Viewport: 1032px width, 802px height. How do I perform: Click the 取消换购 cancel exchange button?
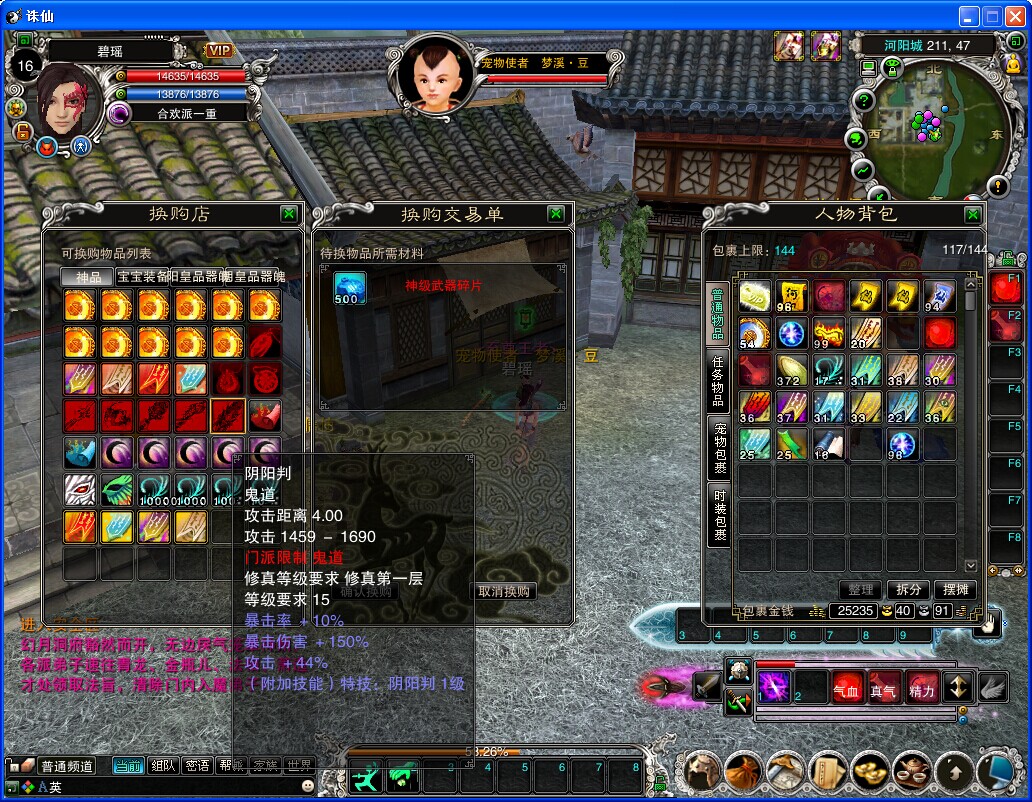(504, 591)
